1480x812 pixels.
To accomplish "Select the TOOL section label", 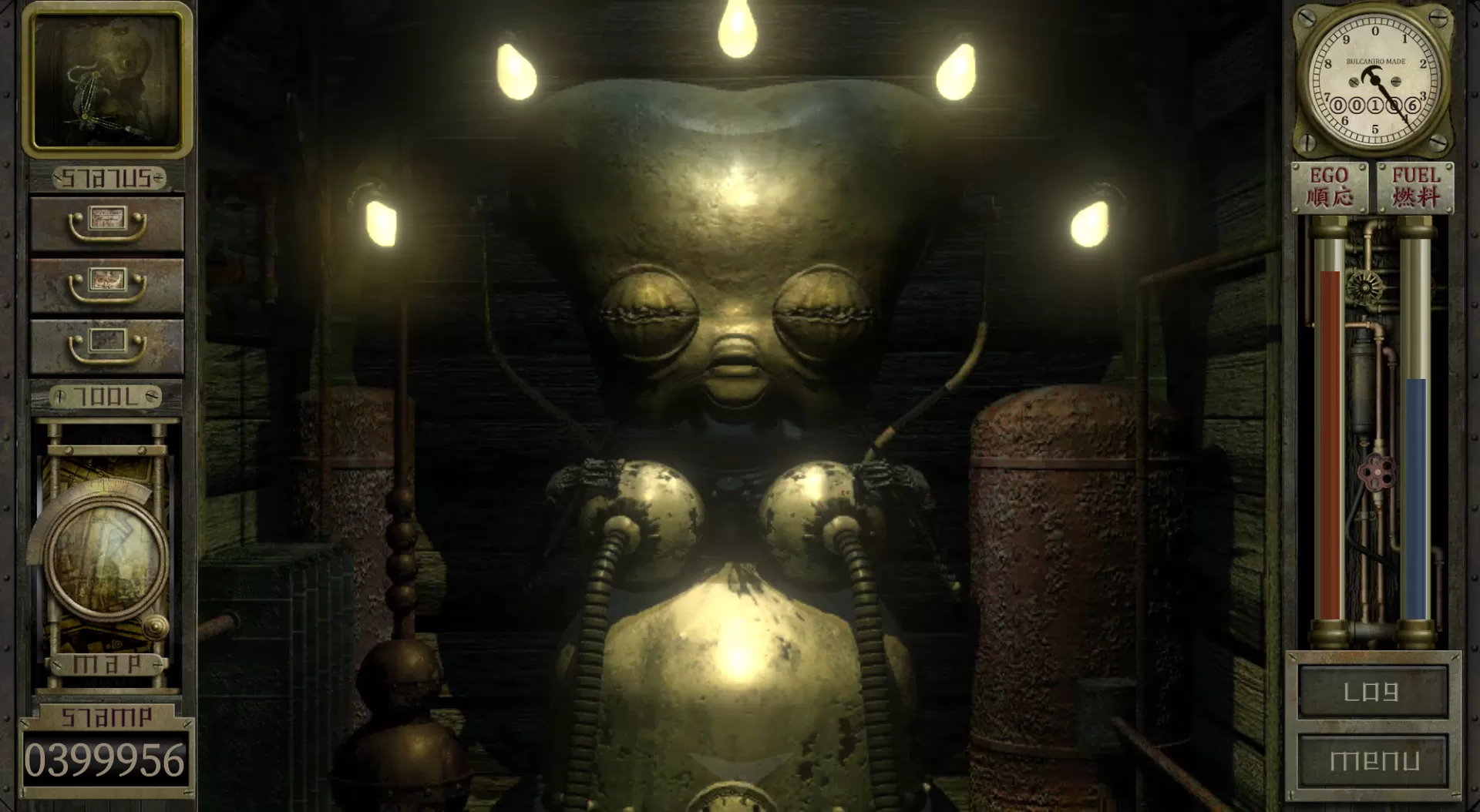I will pyautogui.click(x=106, y=396).
